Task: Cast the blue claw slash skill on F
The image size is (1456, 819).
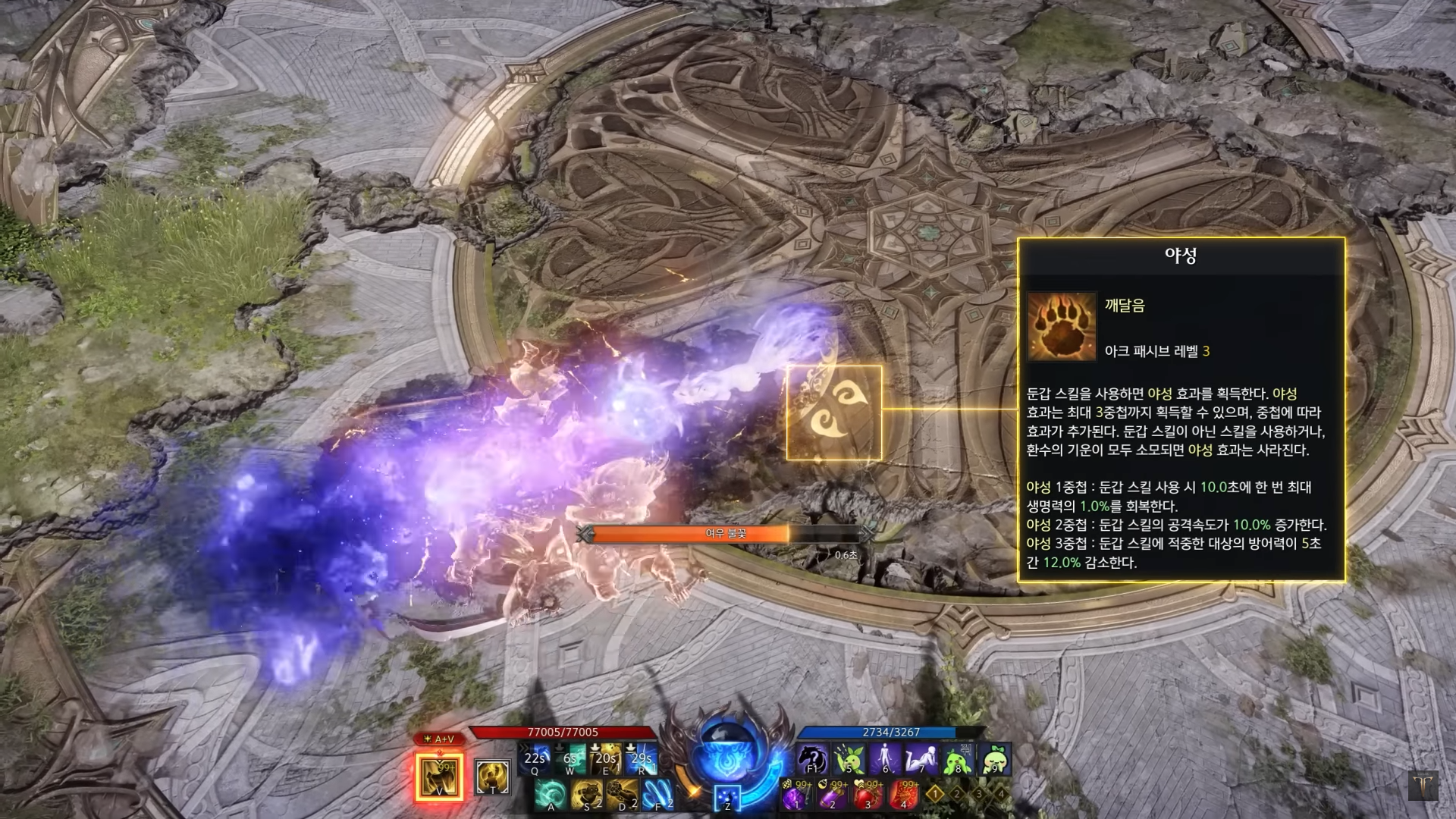Action: click(x=657, y=795)
